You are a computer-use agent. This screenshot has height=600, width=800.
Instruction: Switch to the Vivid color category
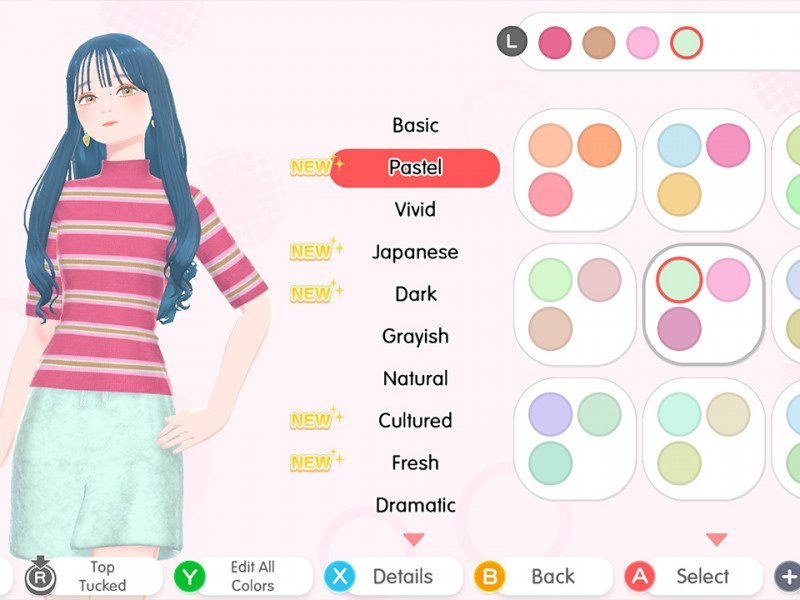(x=415, y=210)
